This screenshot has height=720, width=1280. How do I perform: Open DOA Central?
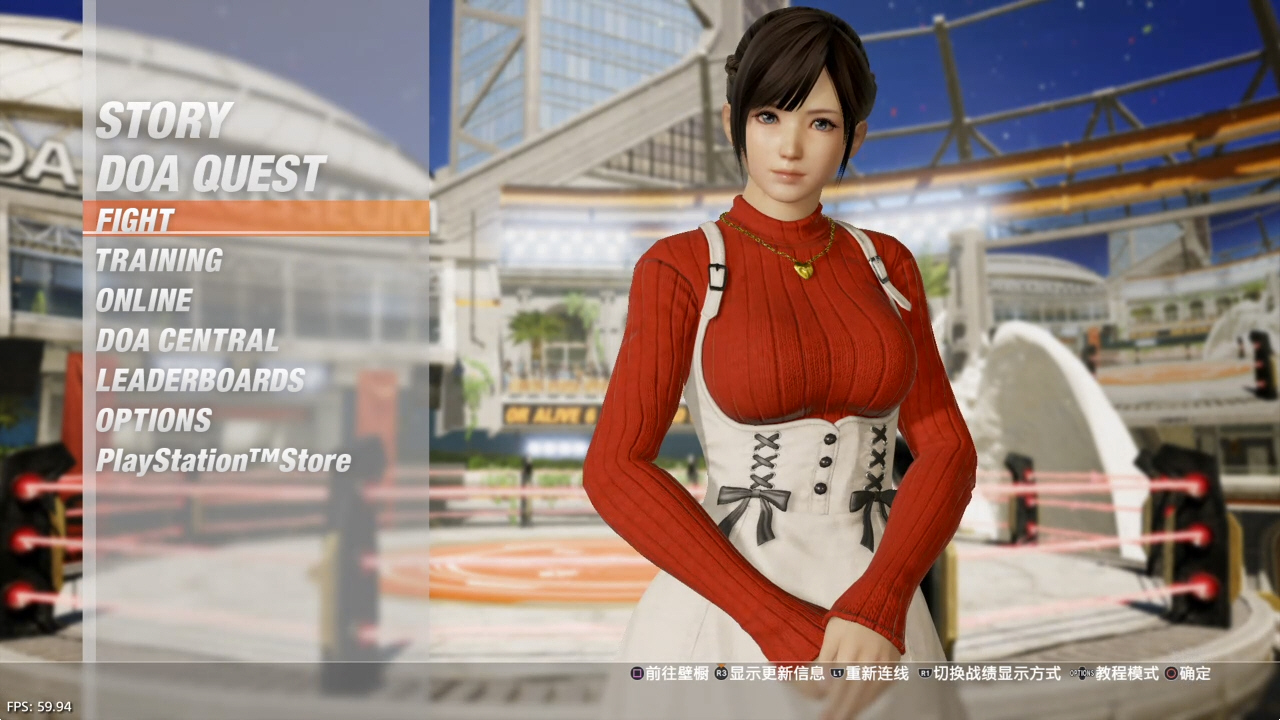tap(187, 341)
